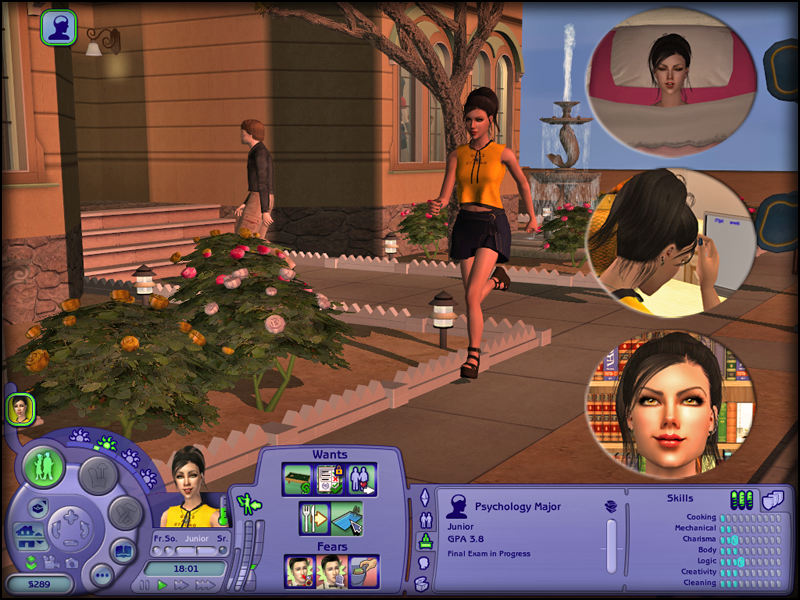800x600 pixels.
Task: Toggle the green skills view button
Action: click(741, 499)
